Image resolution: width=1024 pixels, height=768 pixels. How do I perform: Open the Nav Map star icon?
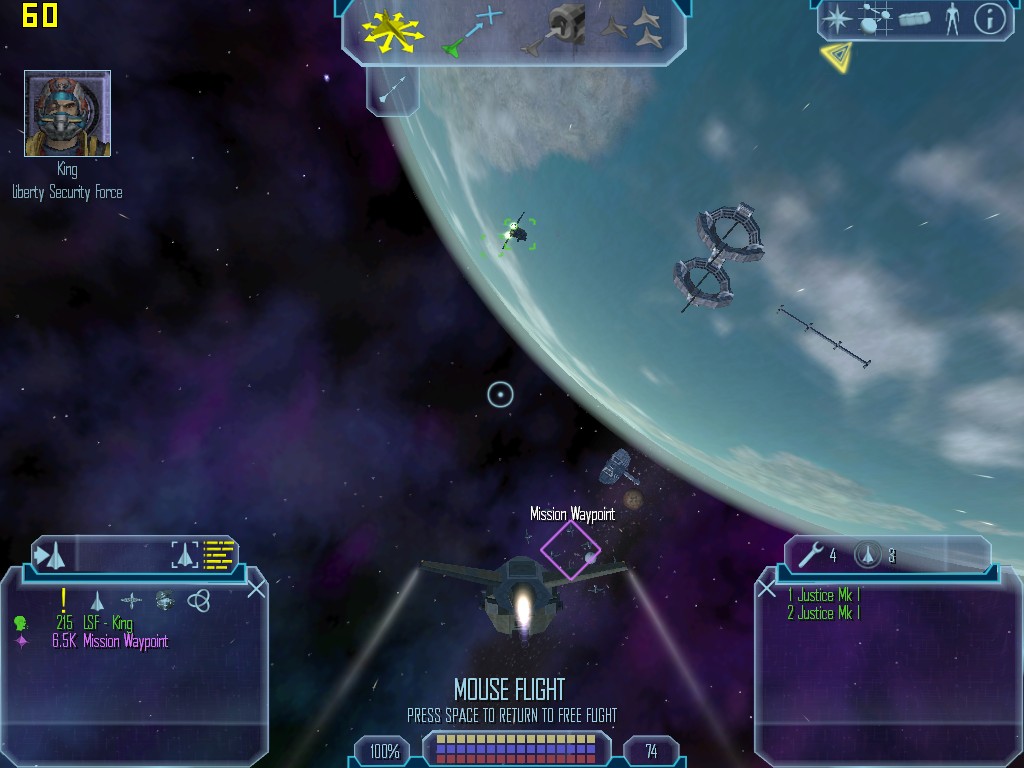click(x=836, y=19)
